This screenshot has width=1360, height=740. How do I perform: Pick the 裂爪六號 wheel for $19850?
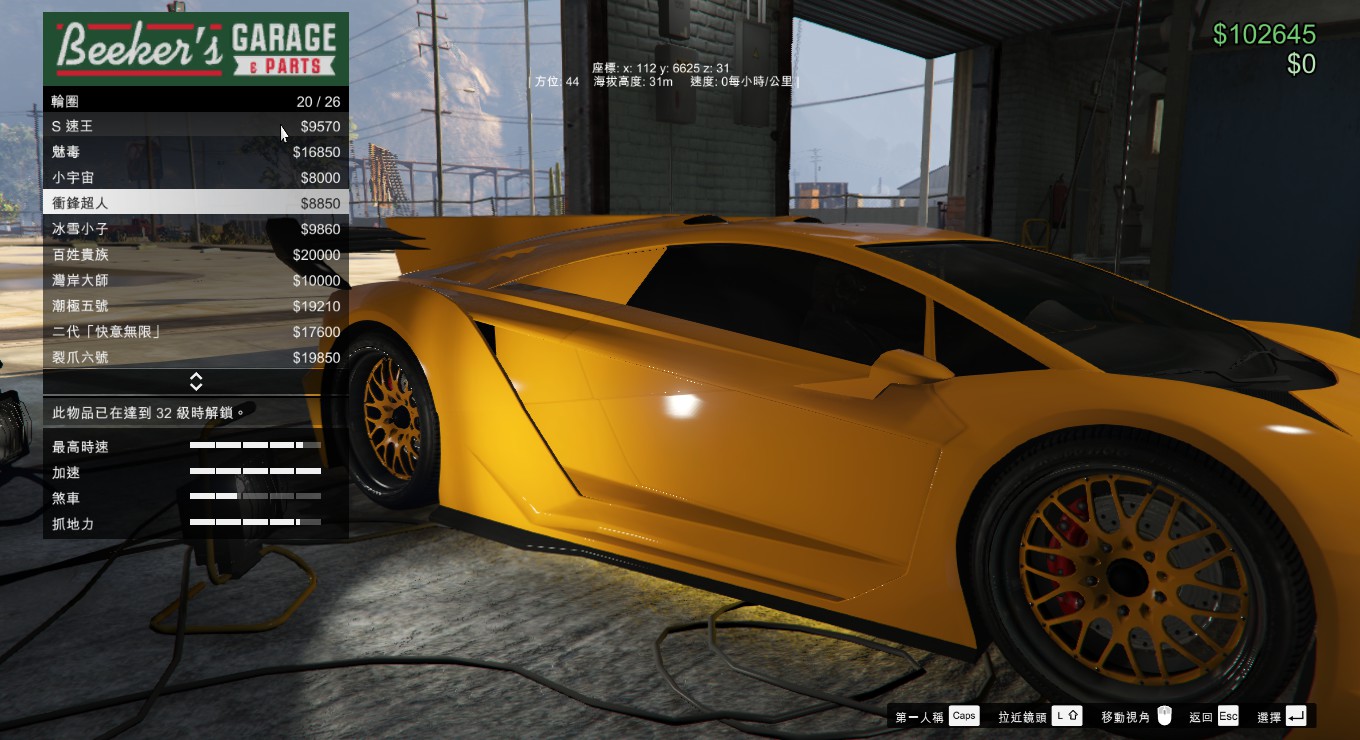coord(195,358)
